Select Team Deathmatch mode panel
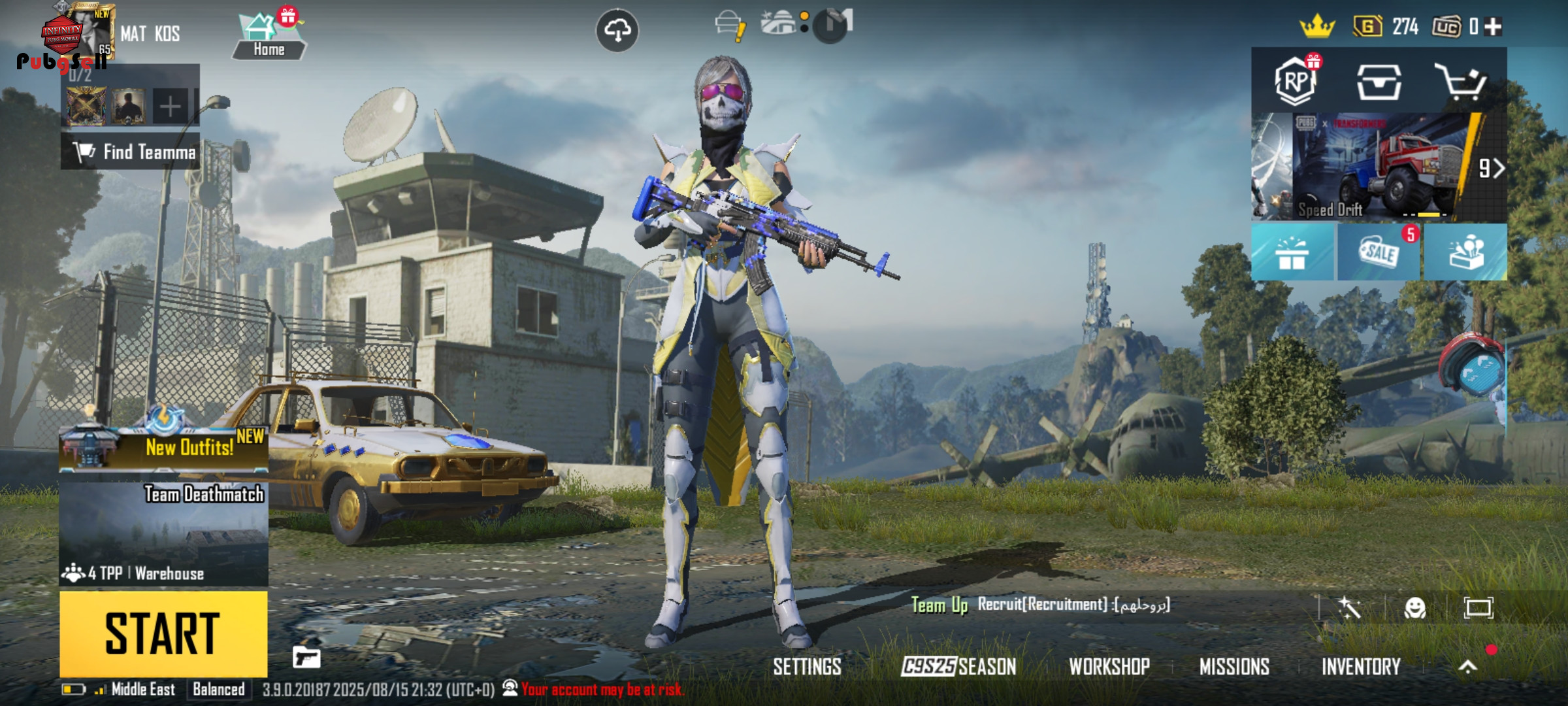 (163, 533)
